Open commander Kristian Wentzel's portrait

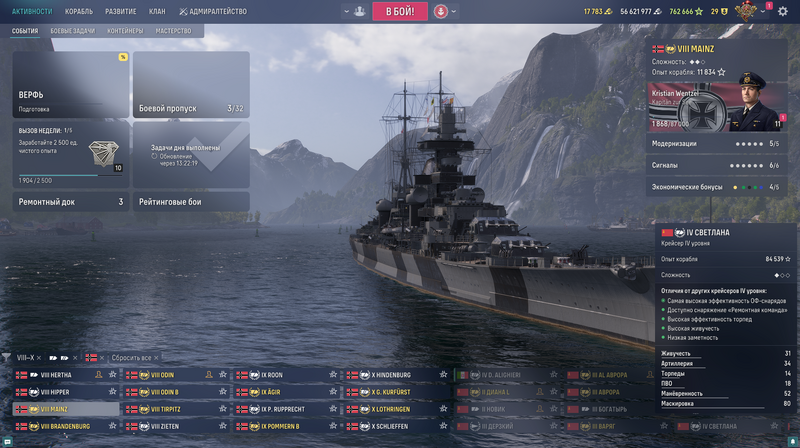pos(757,103)
